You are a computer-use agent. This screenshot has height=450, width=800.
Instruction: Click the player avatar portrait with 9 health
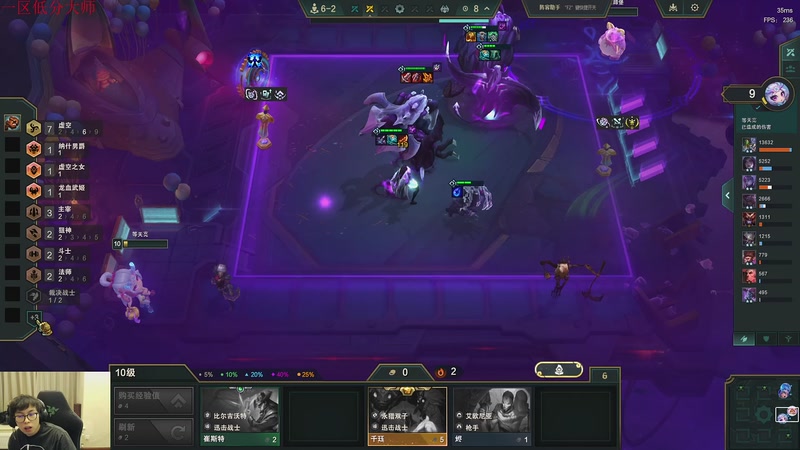(x=776, y=93)
